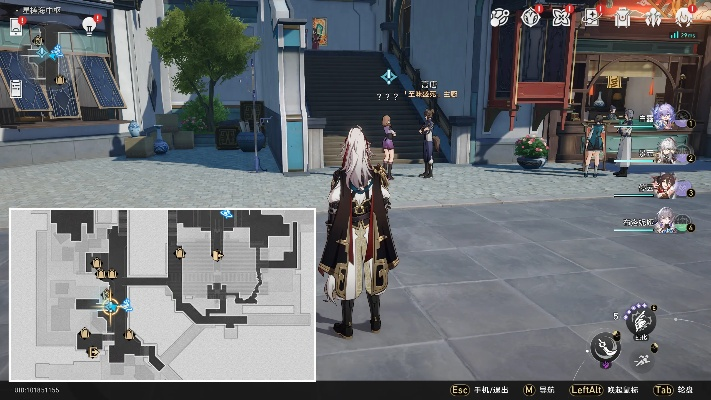711x400 pixels.
Task: Open the four-pointed star warp icon
Action: coord(561,17)
